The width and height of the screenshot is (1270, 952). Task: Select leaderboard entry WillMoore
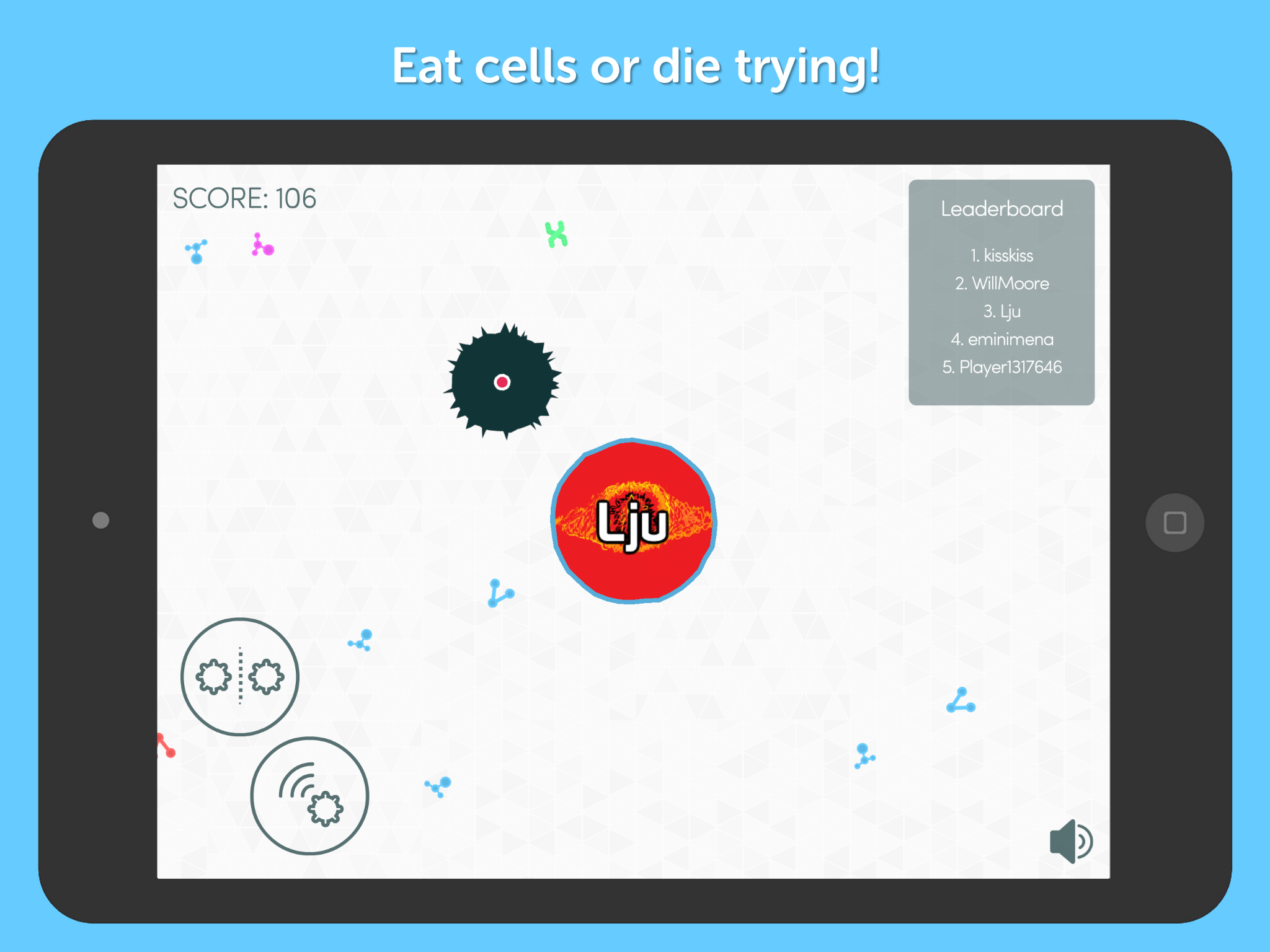1001,283
